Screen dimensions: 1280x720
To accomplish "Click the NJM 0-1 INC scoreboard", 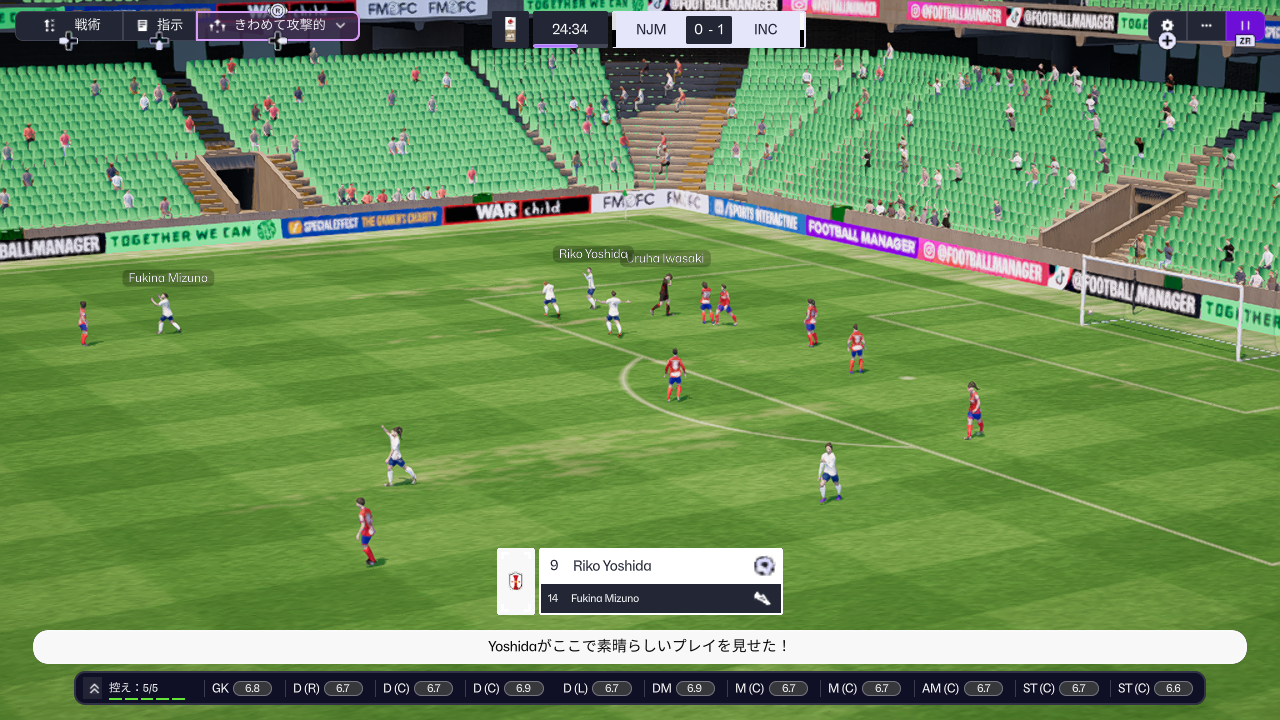I will pyautogui.click(x=708, y=29).
